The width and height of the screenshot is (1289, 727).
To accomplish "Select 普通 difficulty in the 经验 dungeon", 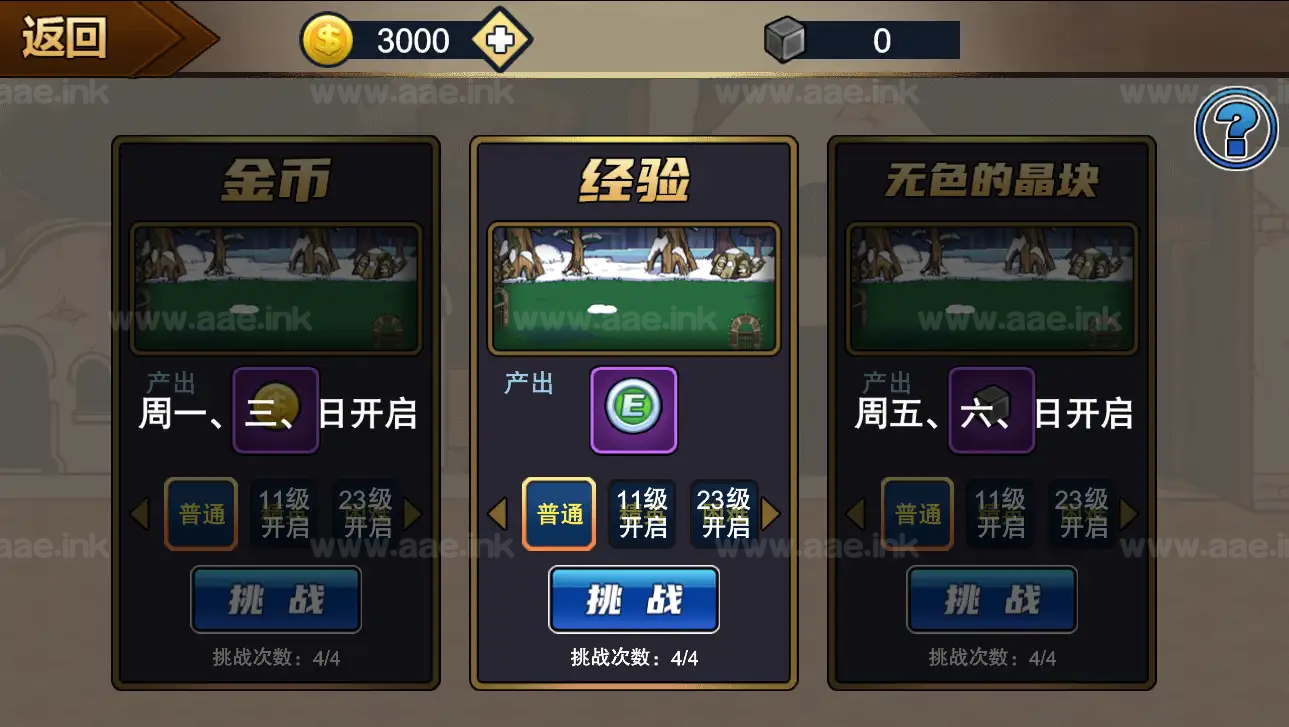I will [559, 513].
